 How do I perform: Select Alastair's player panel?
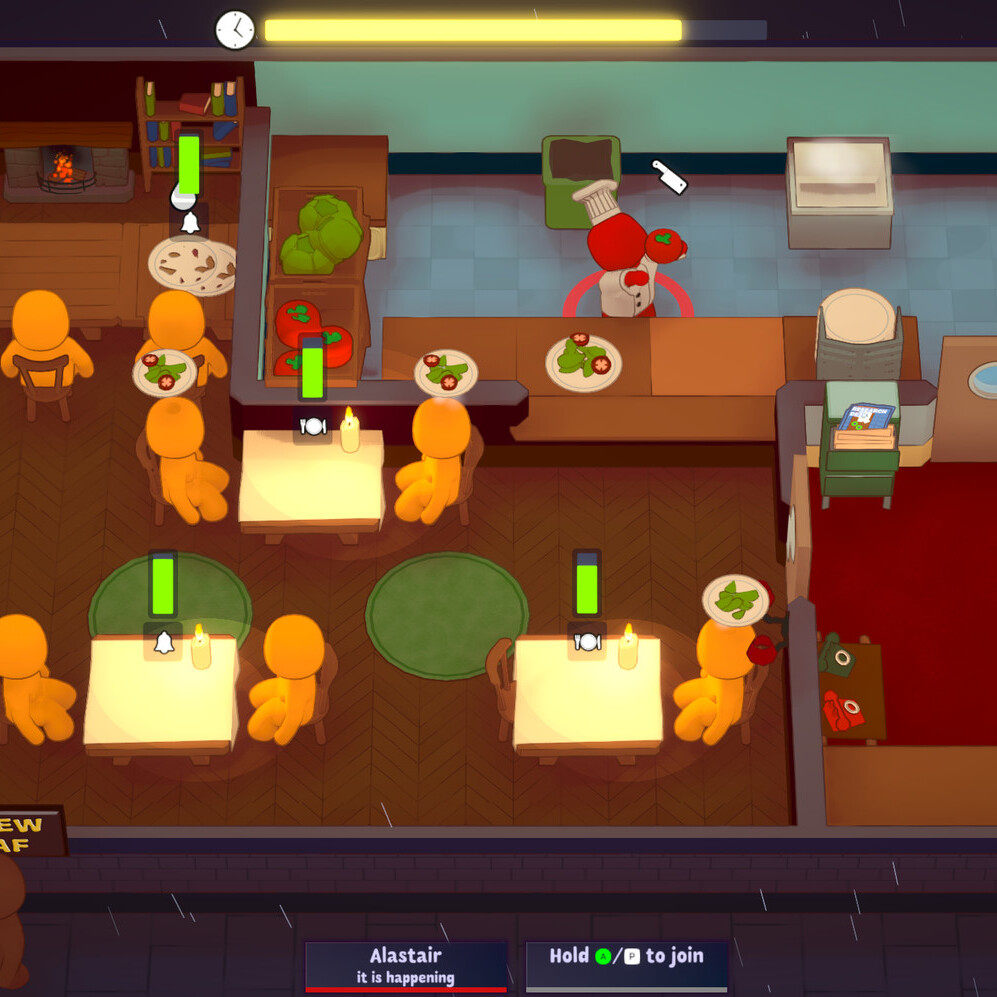[405, 966]
